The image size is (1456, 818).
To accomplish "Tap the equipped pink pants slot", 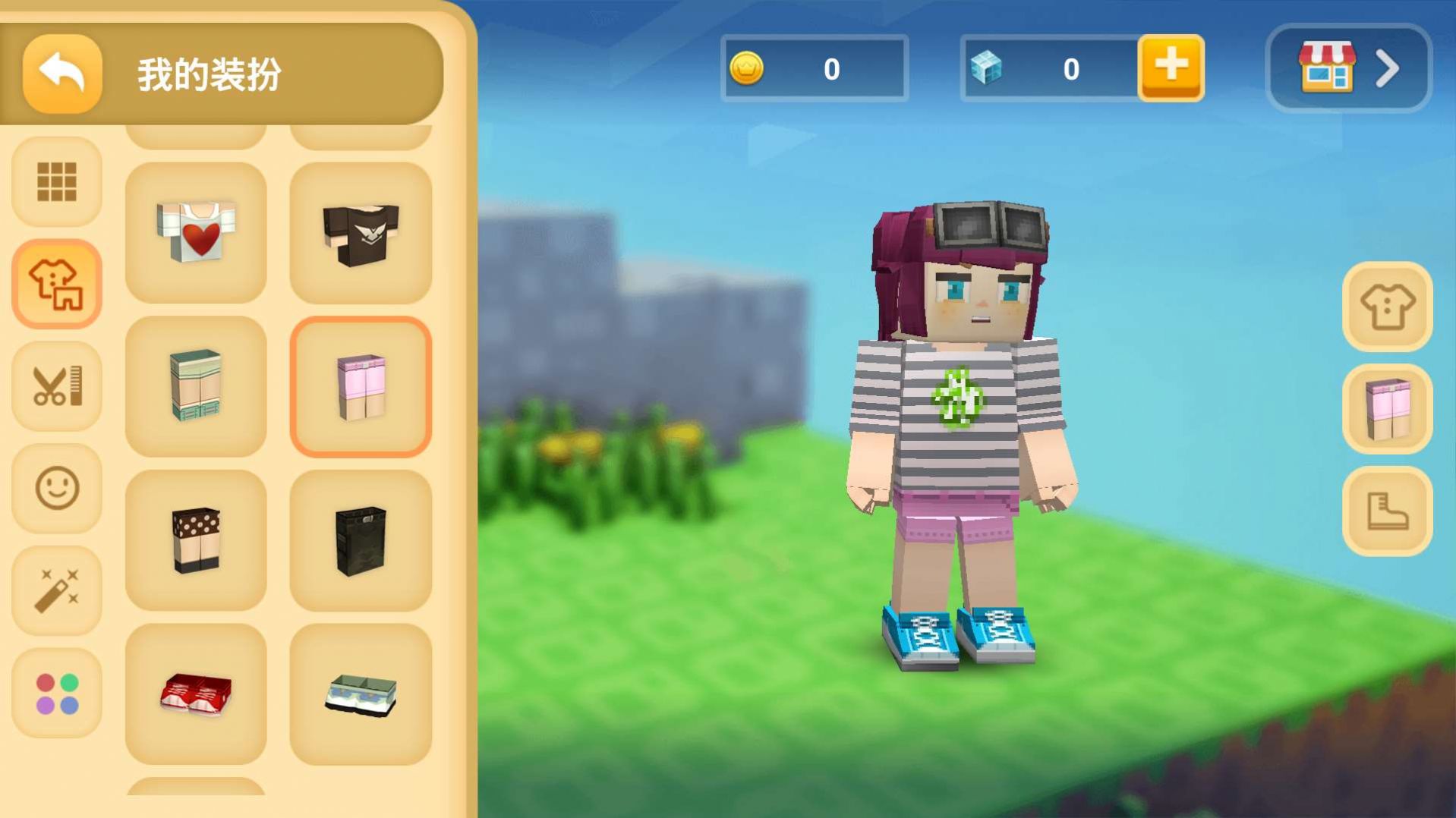I will (x=1387, y=409).
